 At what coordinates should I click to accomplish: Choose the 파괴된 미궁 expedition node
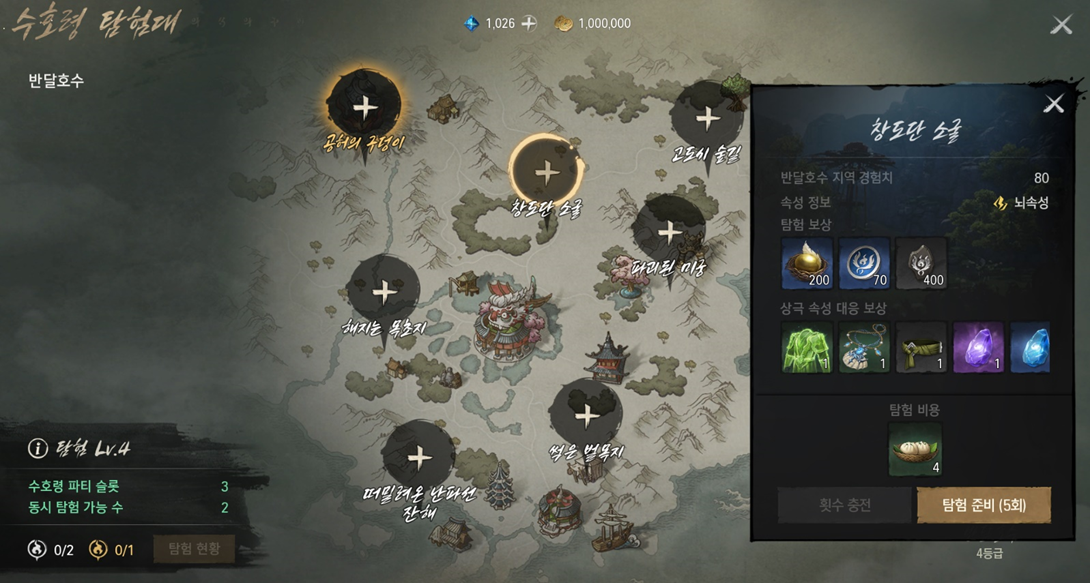(x=669, y=233)
